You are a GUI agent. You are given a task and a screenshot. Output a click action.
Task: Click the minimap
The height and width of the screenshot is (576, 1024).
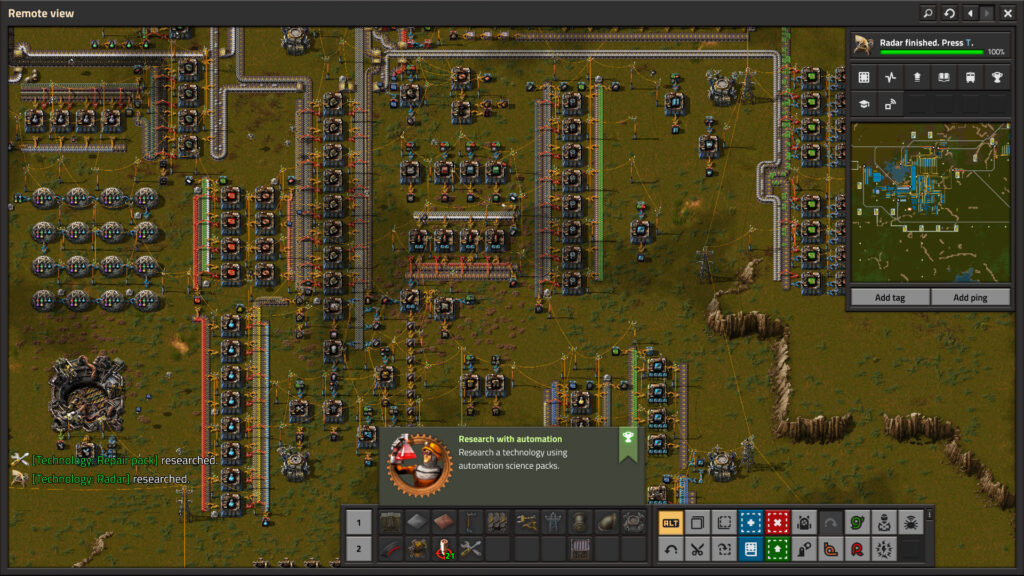[929, 203]
